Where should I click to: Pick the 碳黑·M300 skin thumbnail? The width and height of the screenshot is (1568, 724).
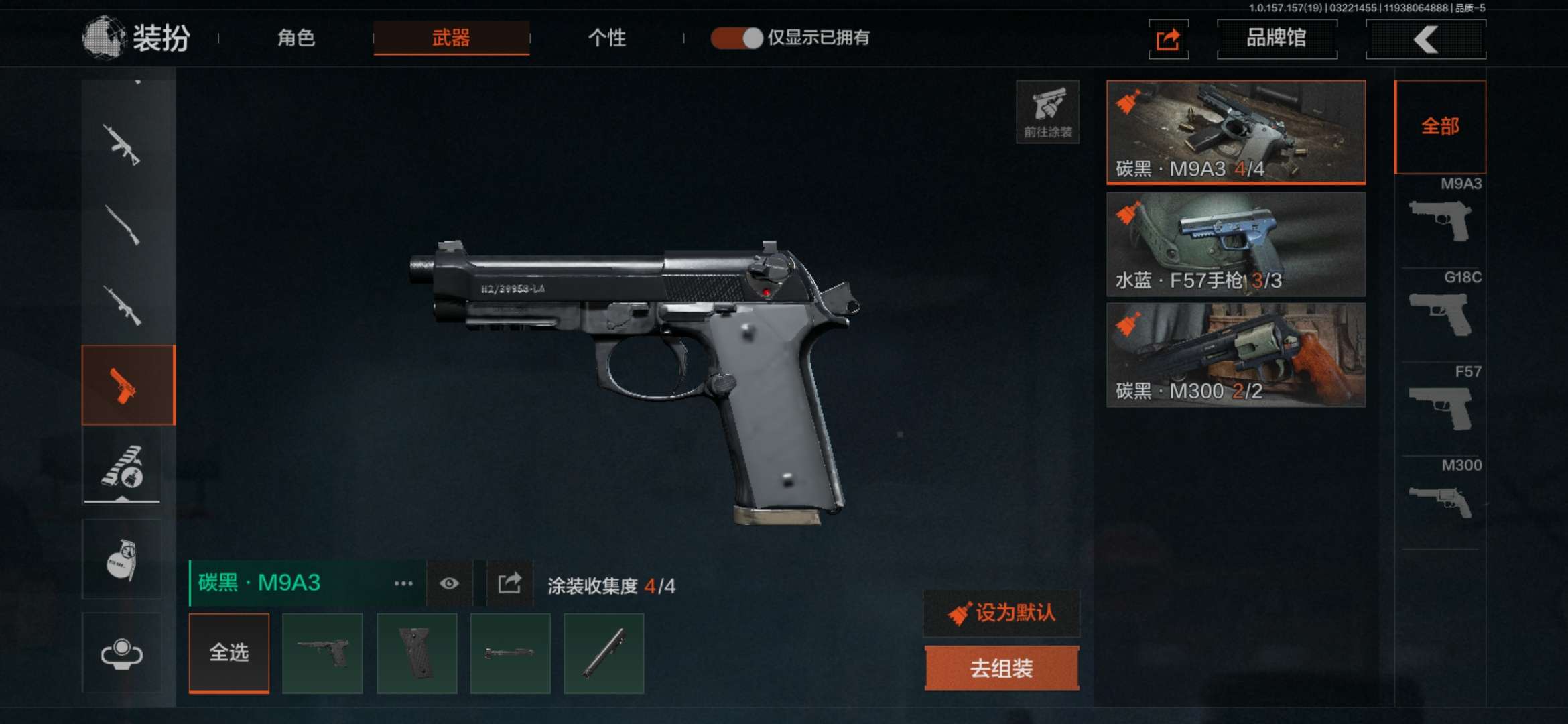[x=1236, y=355]
